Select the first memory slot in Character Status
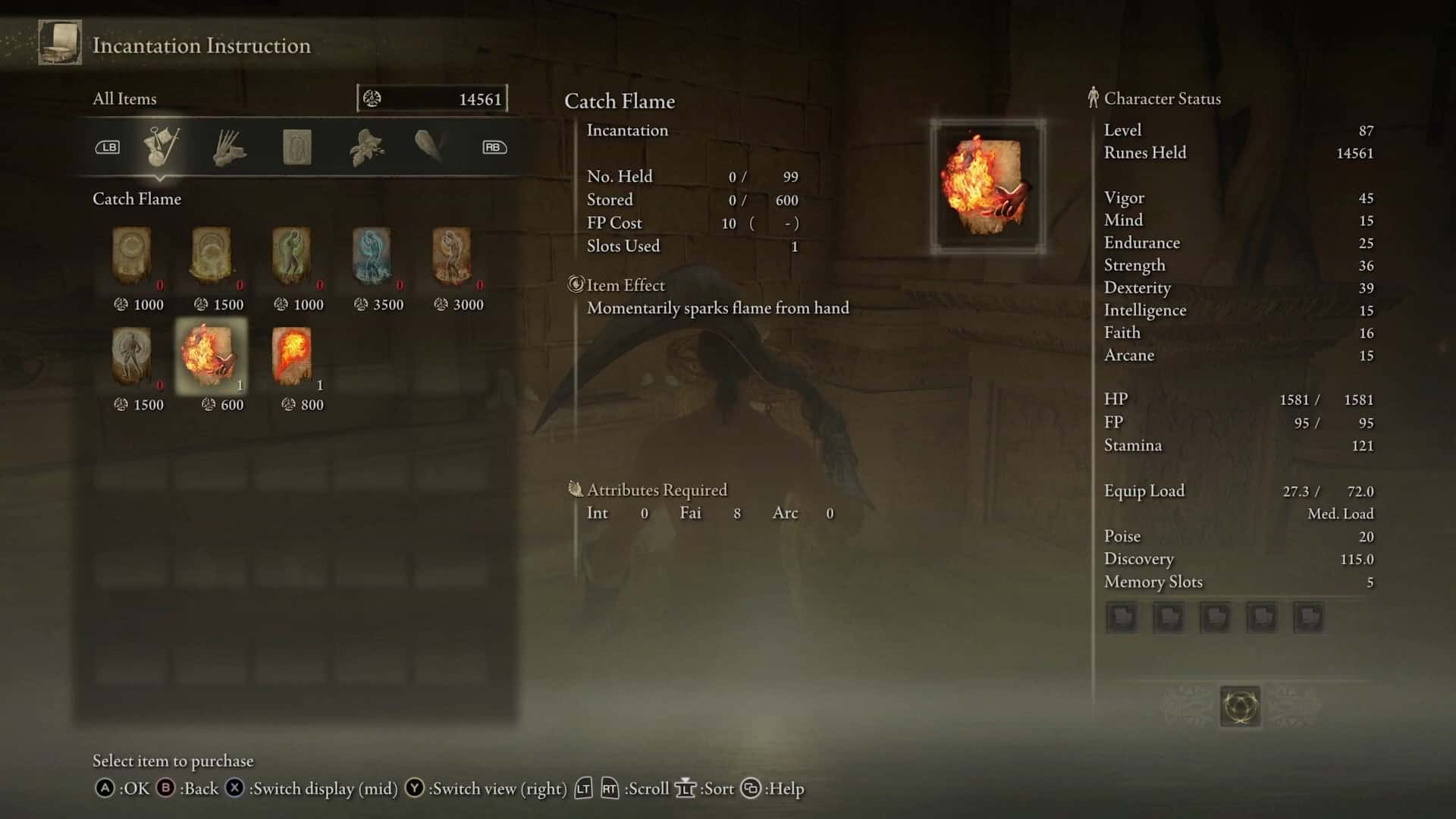Screen dimensions: 1456x819 1122,617
